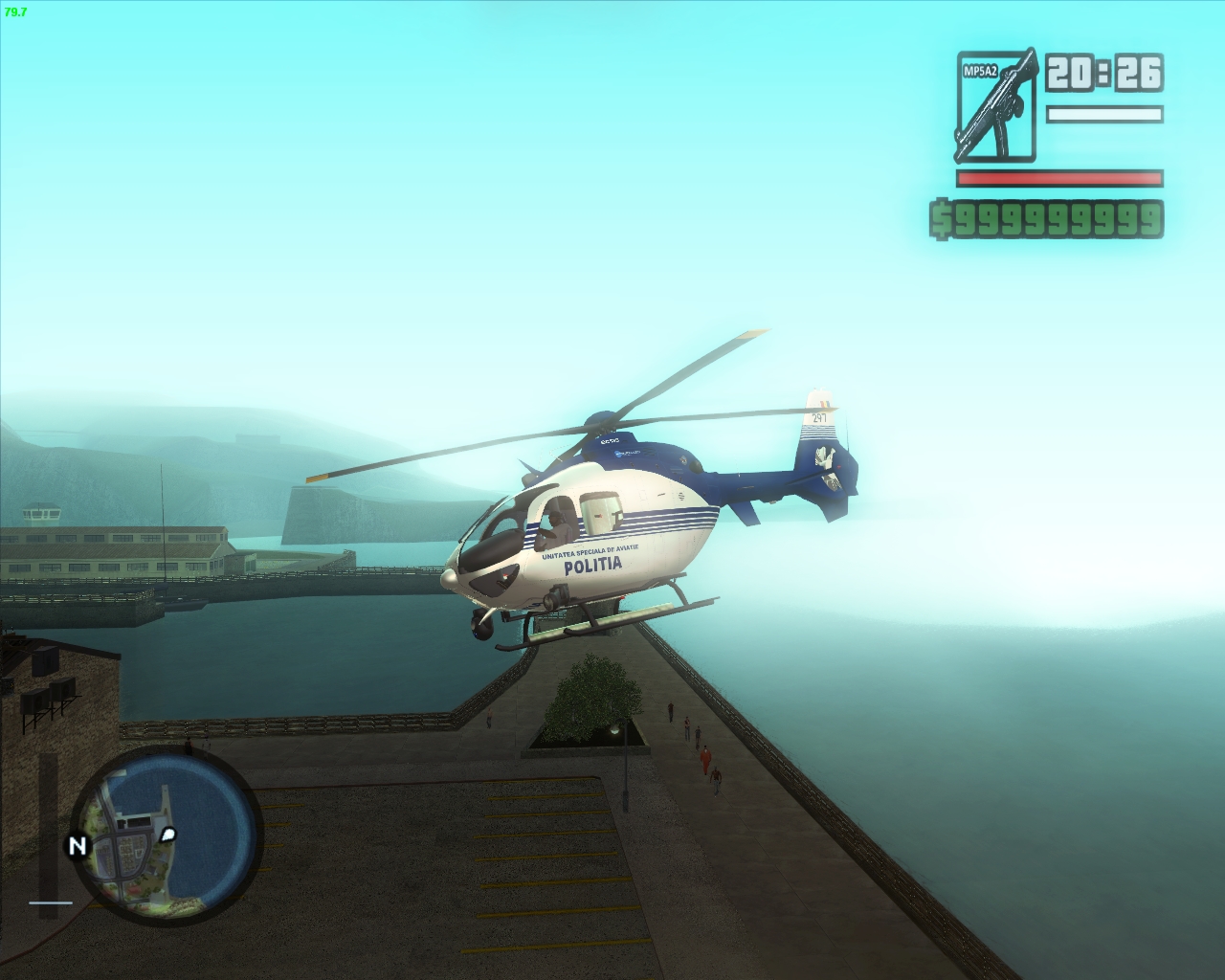Click the 79.7 FPS counter
The width and height of the screenshot is (1225, 980).
coord(16,12)
